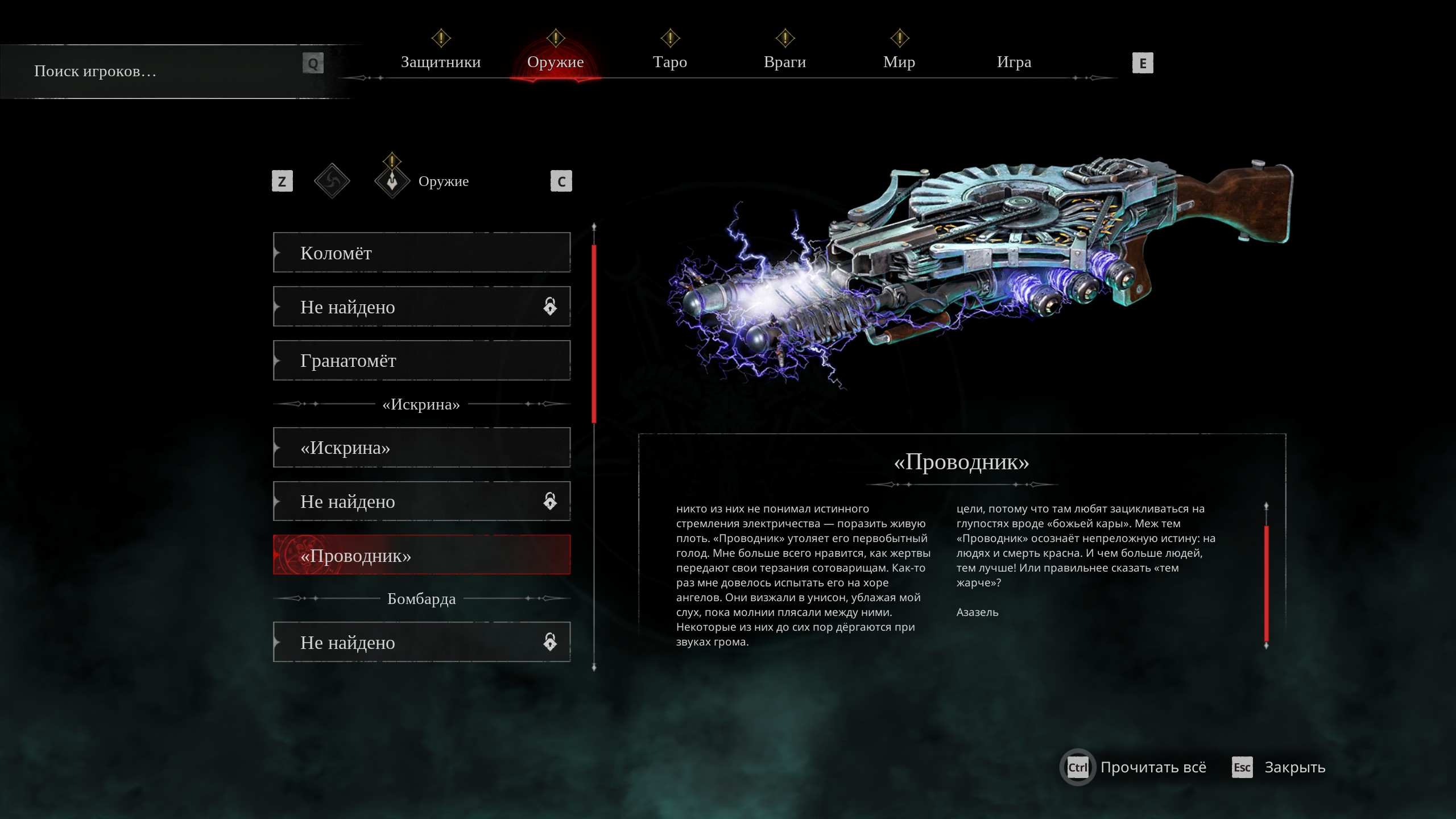Open the Таро tab
This screenshot has width=1456, height=819.
point(670,62)
